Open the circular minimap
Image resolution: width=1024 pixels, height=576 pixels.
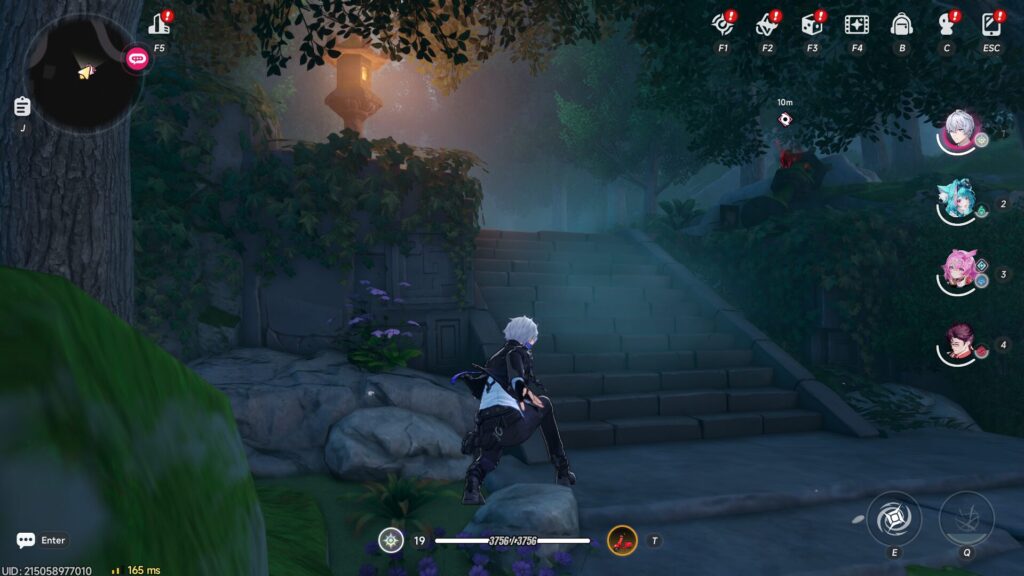click(82, 72)
